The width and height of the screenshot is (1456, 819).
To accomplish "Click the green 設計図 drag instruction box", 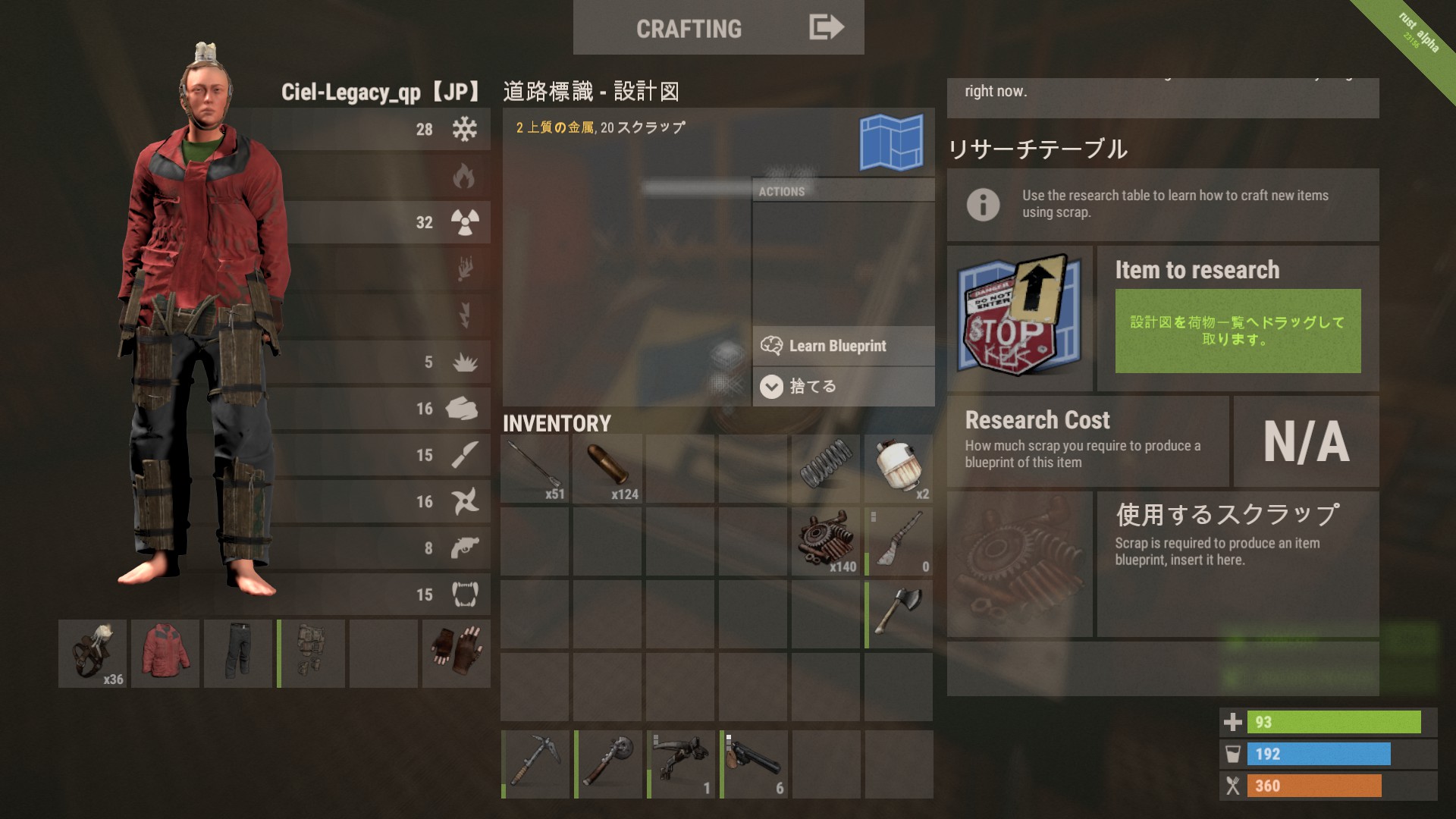I will [x=1236, y=332].
